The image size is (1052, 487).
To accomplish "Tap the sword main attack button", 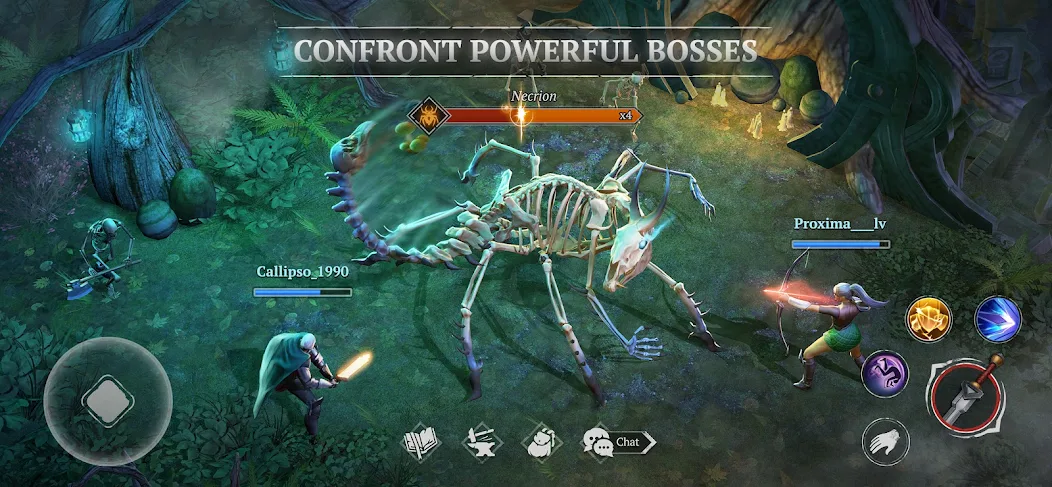I will [967, 395].
